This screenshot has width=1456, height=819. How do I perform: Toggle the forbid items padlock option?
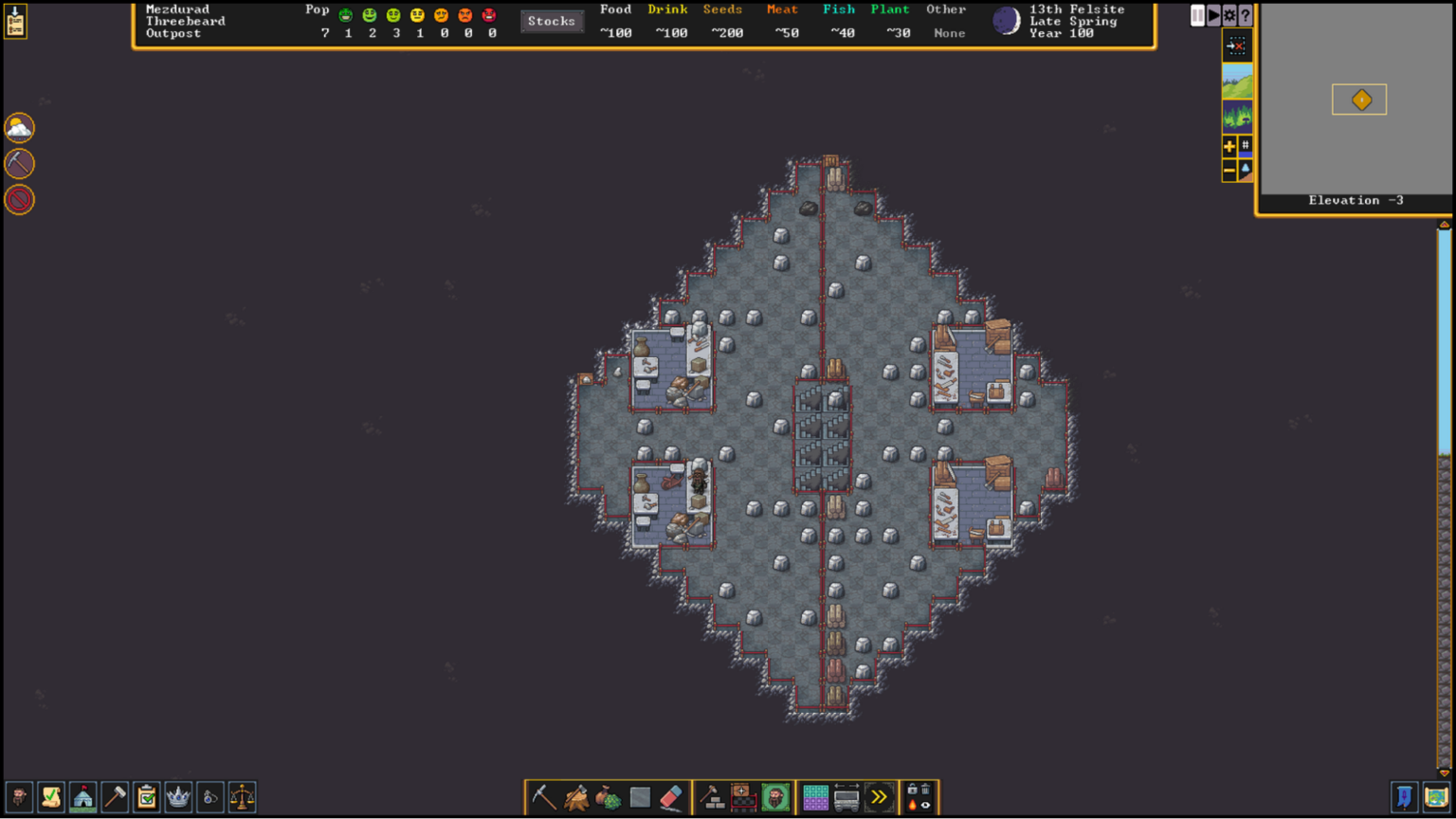[x=912, y=791]
